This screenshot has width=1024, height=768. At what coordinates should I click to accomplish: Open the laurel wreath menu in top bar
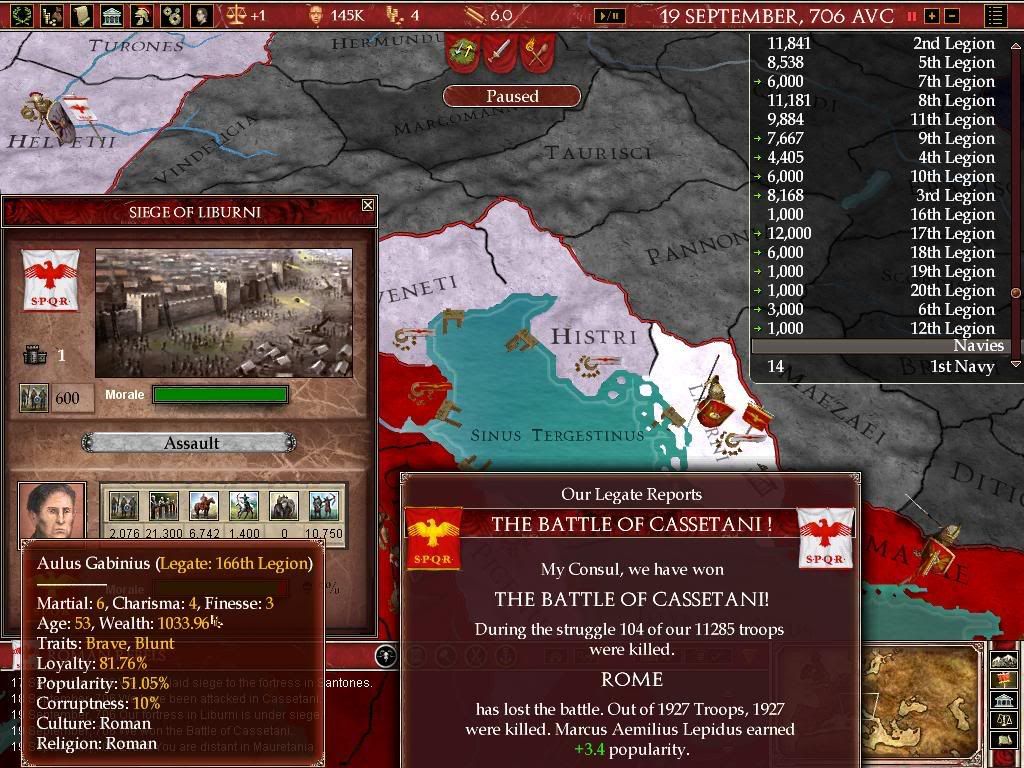tap(20, 15)
